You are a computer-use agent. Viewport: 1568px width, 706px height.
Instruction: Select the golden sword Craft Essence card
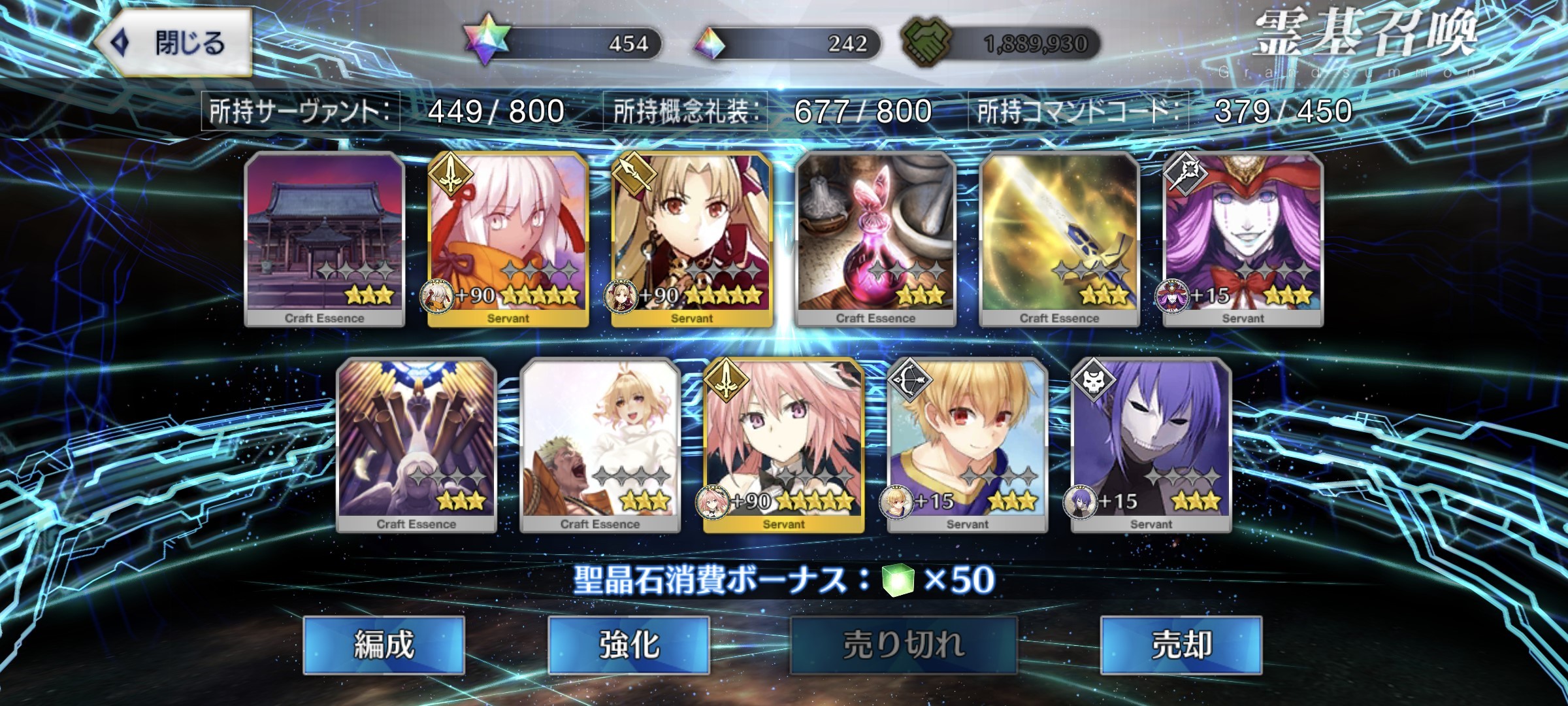pos(1059,239)
